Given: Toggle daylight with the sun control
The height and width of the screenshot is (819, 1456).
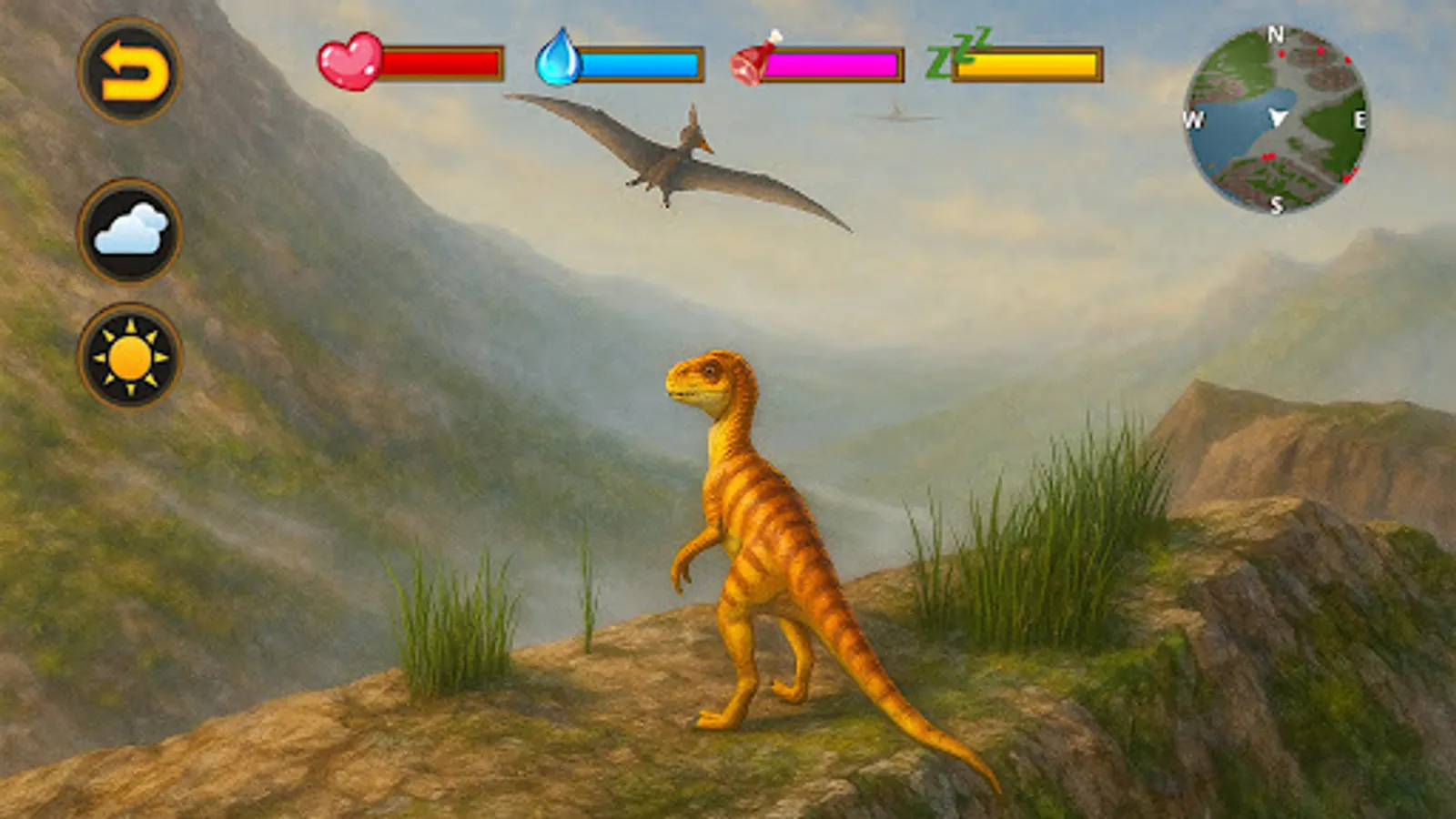Looking at the screenshot, I should point(132,355).
